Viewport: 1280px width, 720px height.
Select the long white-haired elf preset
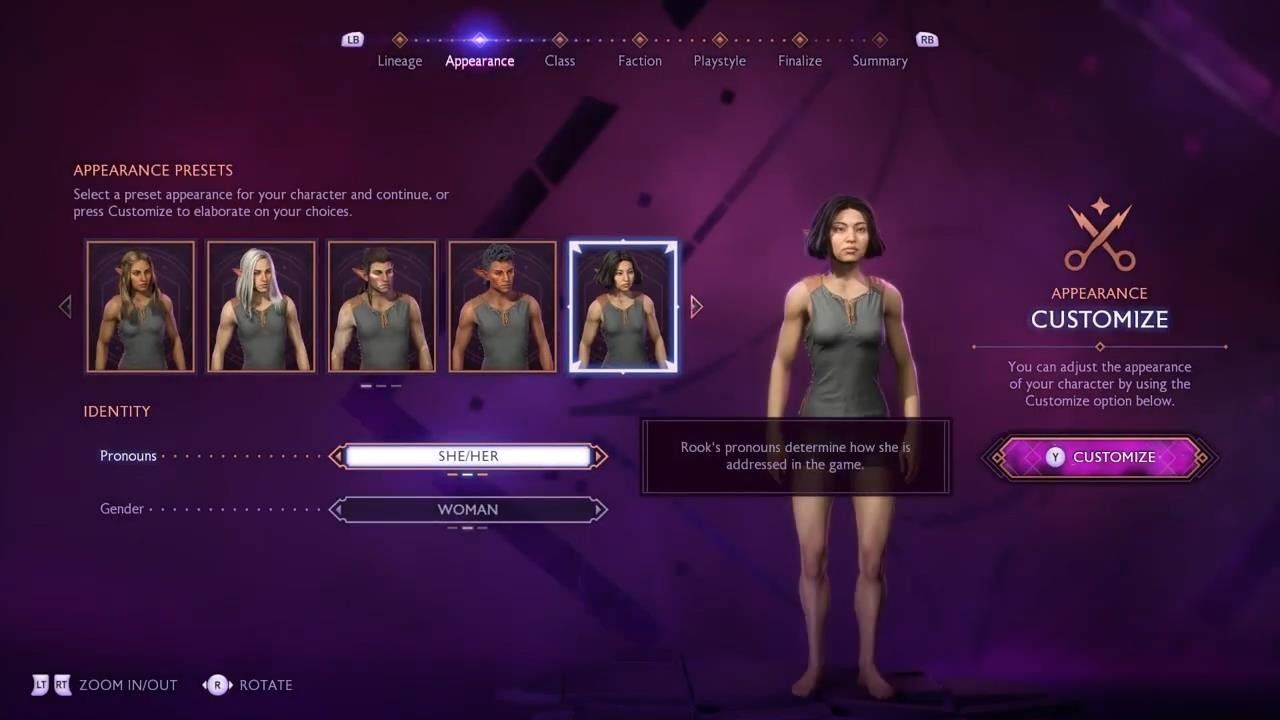[x=261, y=306]
